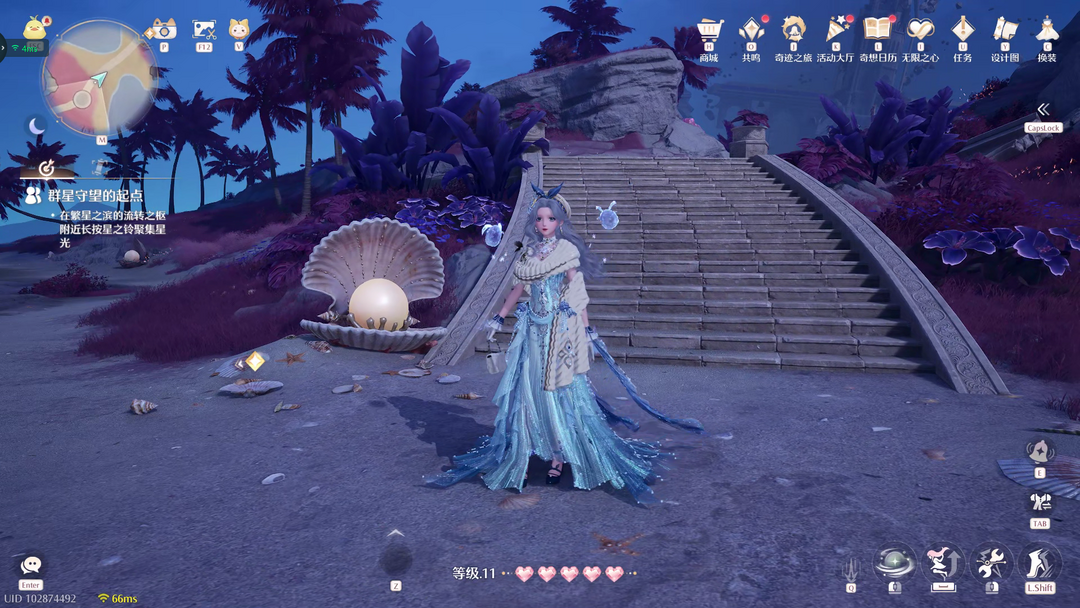
Task: Open the 活动大厅 event hall
Action: (836, 29)
